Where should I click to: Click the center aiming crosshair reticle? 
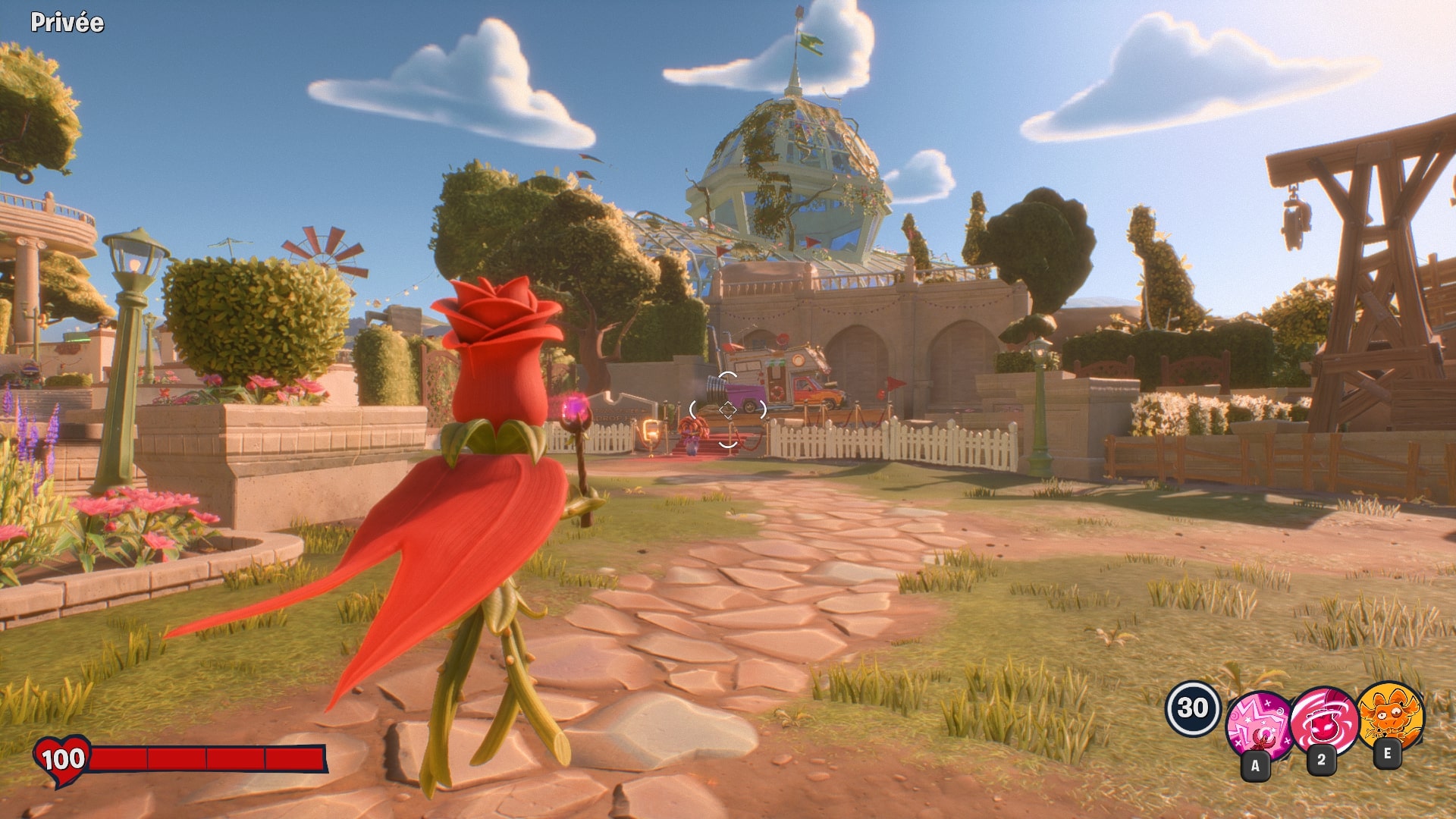pos(728,410)
